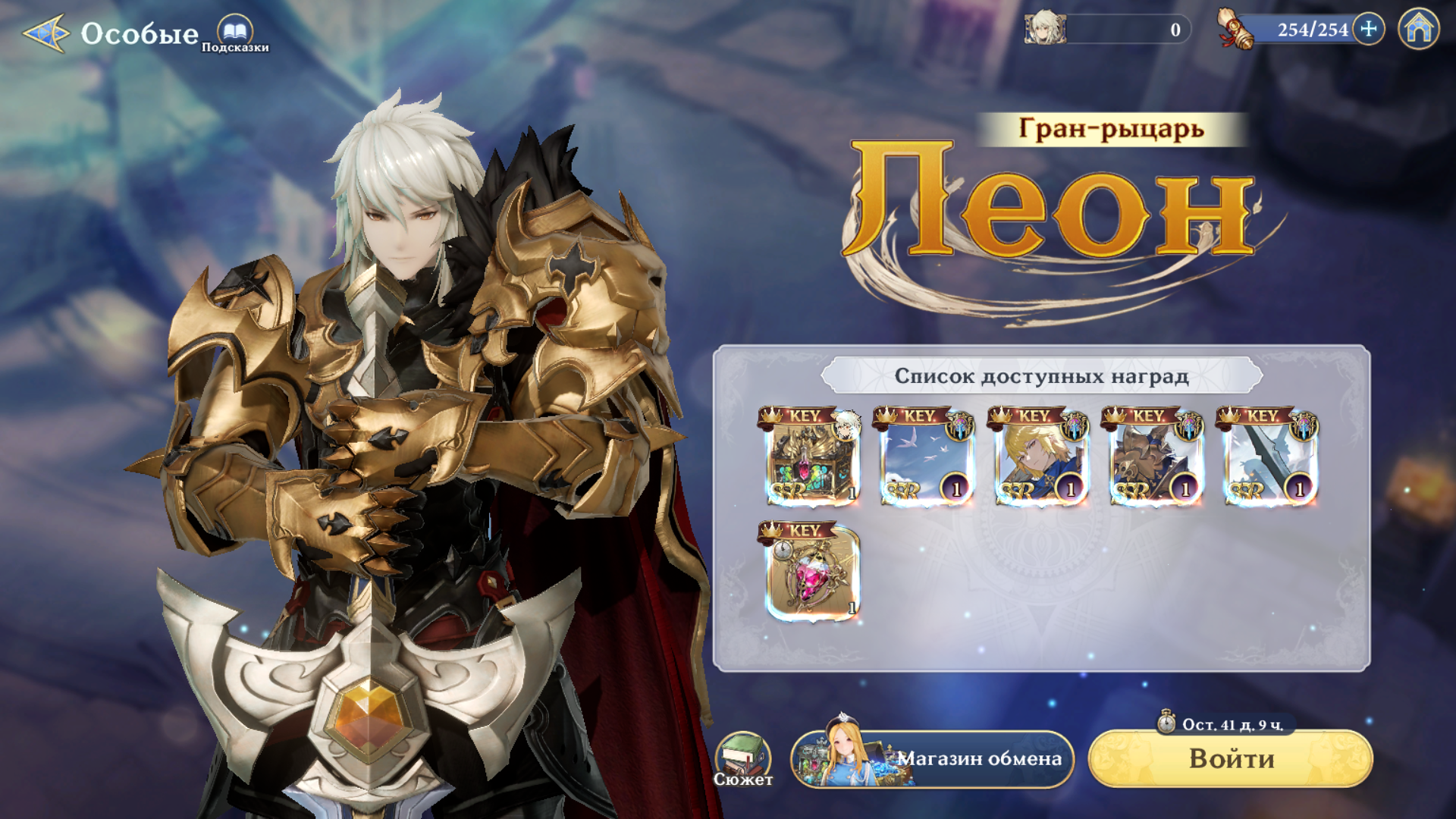The image size is (1456, 819).
Task: Open the Магазин обмена exchange shop
Action: tap(932, 758)
